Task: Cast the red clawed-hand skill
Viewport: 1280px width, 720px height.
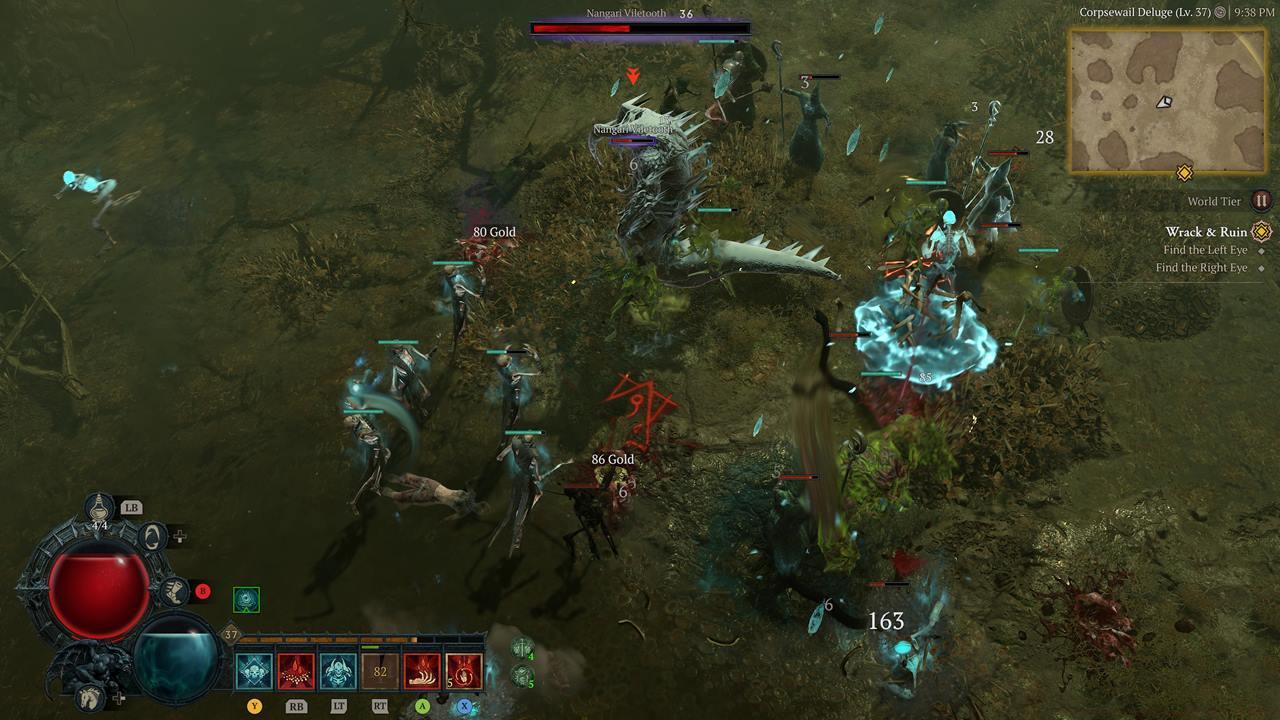Action: click(x=422, y=671)
